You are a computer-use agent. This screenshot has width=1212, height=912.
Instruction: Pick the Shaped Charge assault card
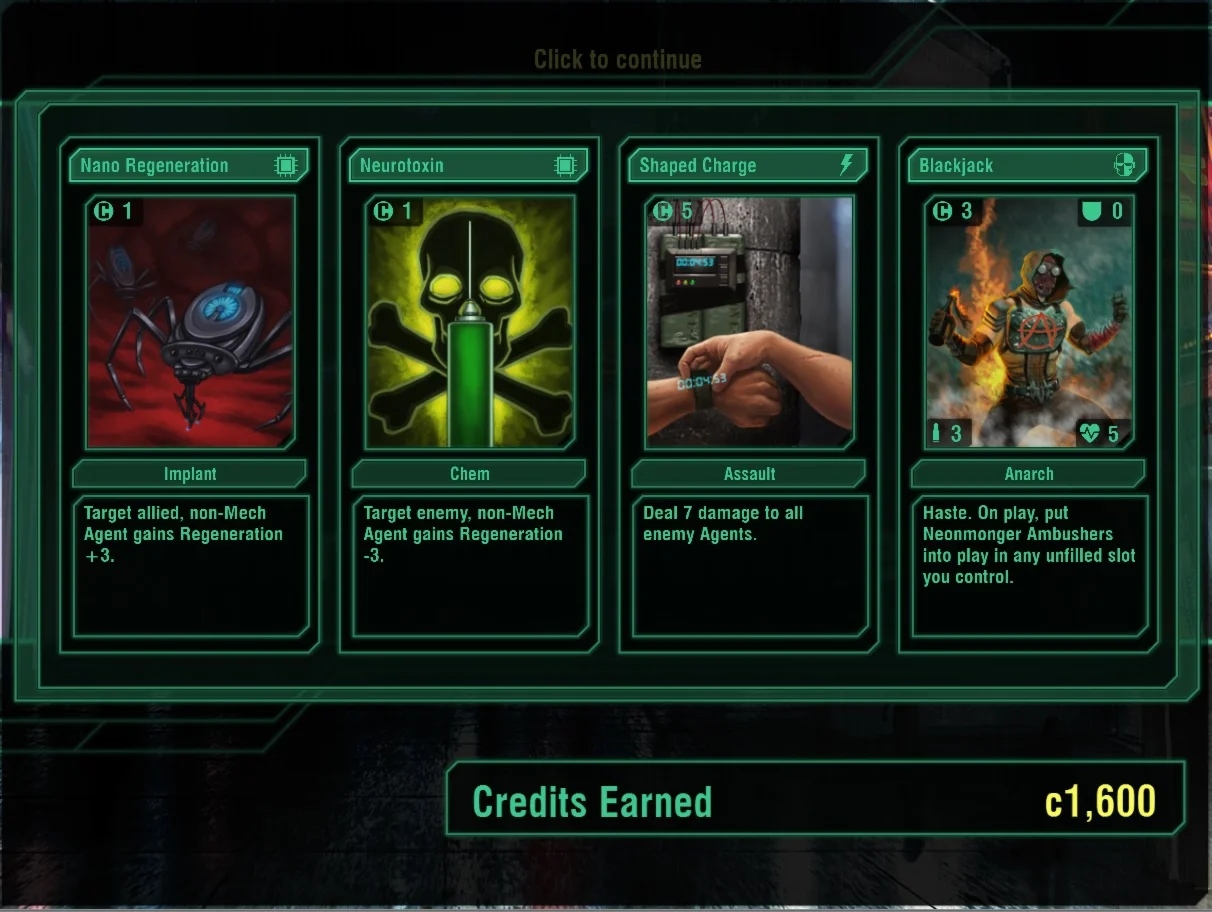(749, 323)
